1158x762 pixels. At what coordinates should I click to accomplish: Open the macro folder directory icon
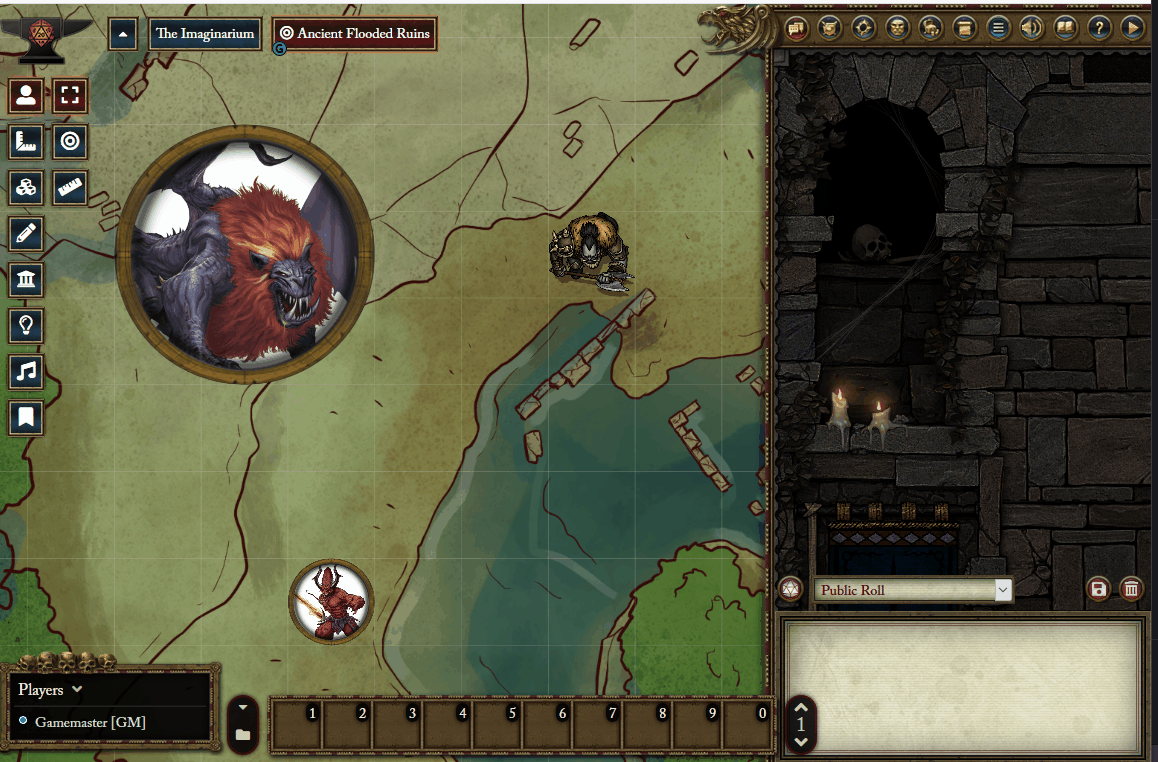click(243, 735)
